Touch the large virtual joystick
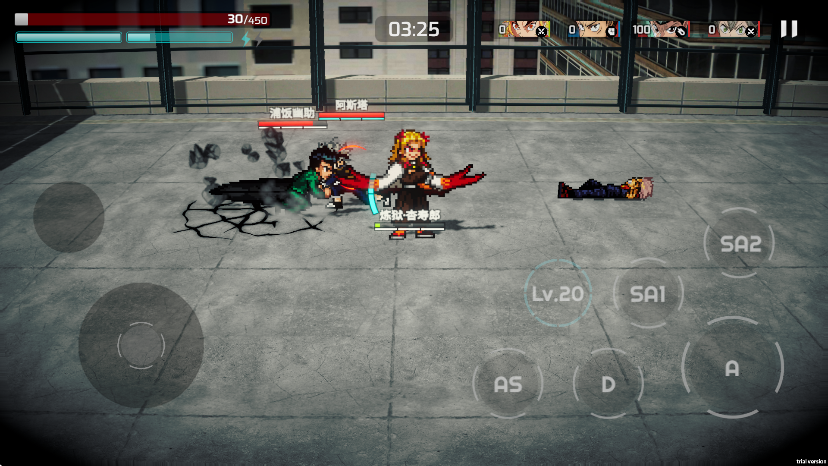828x466 pixels. point(140,345)
